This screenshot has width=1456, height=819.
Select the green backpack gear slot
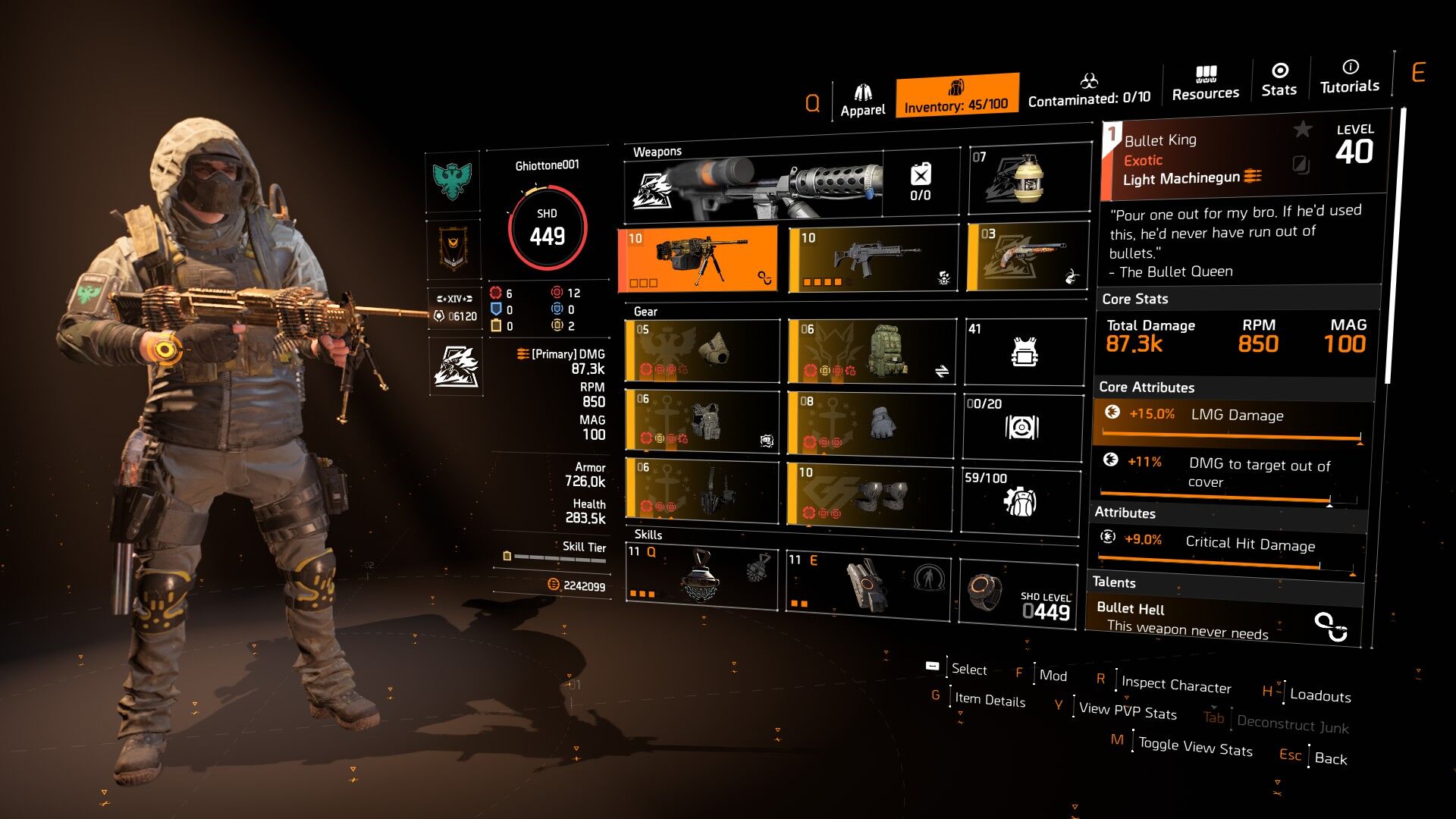[871, 350]
